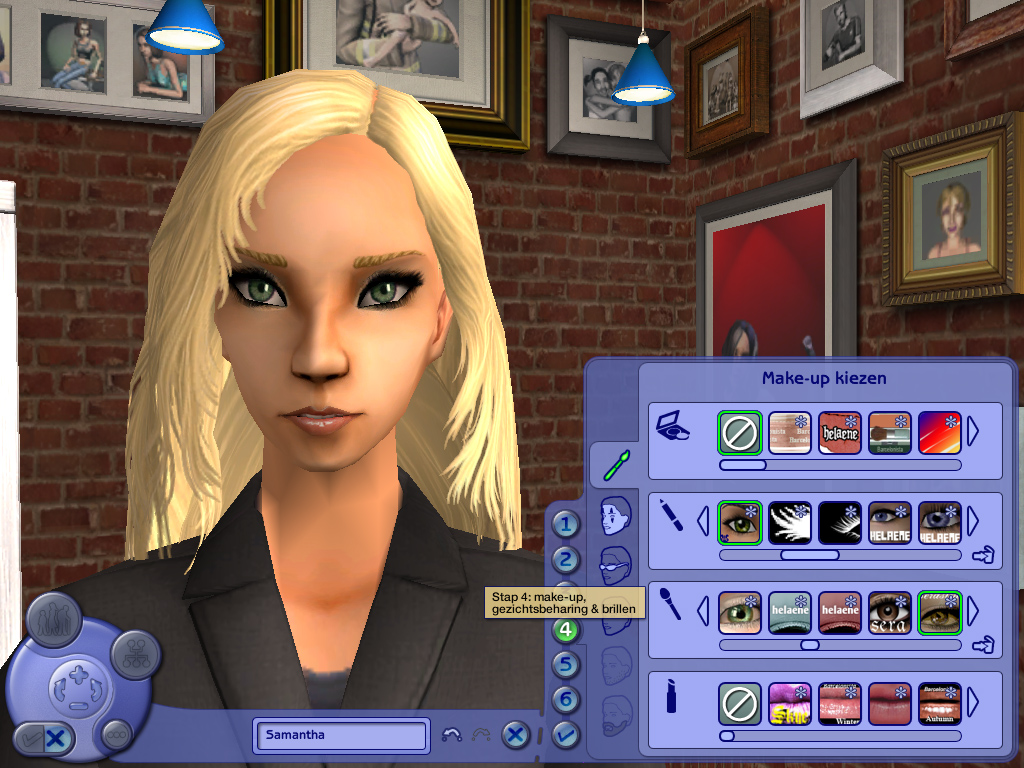Go to previous eyeliner options with left arrow
Screen dimensions: 1024x768
pos(703,522)
